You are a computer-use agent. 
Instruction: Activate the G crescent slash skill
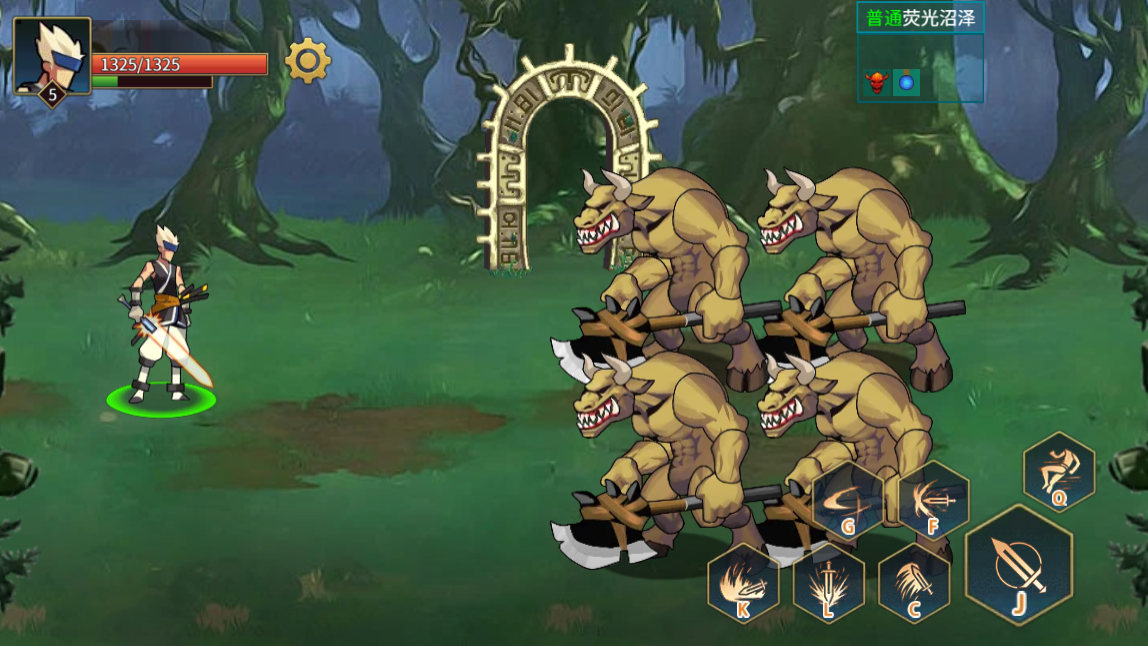[x=847, y=501]
